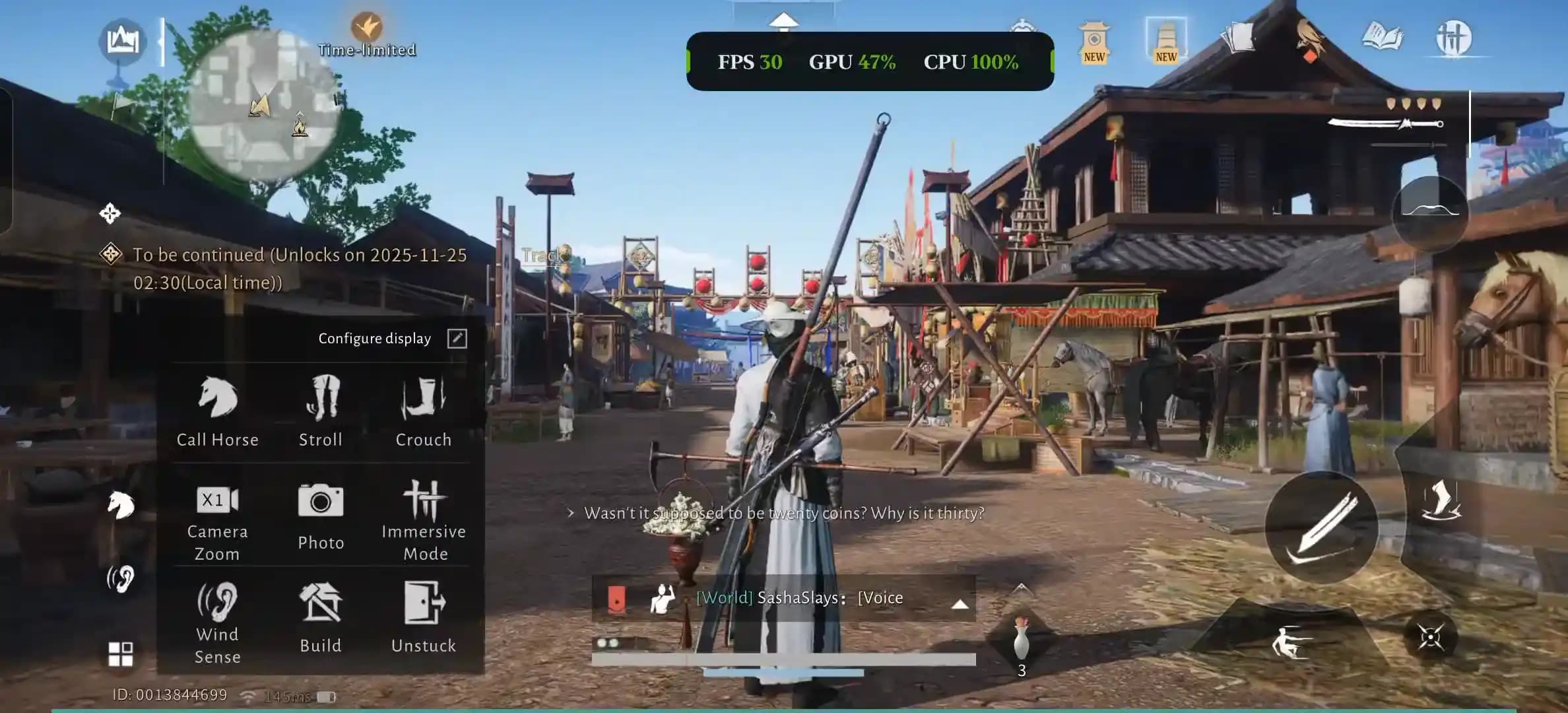Perform the main sword attack
Image resolution: width=1568 pixels, height=713 pixels.
pyautogui.click(x=1322, y=527)
